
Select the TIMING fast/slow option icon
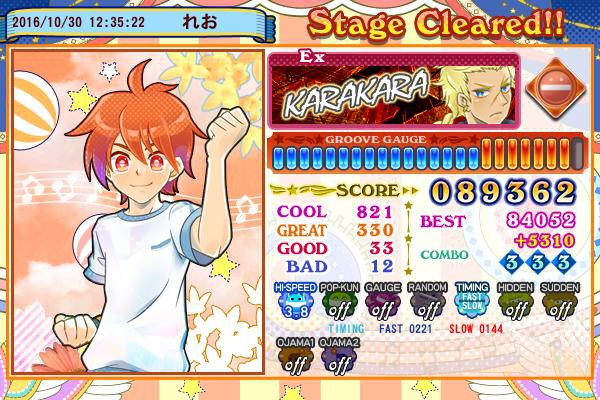tap(470, 303)
